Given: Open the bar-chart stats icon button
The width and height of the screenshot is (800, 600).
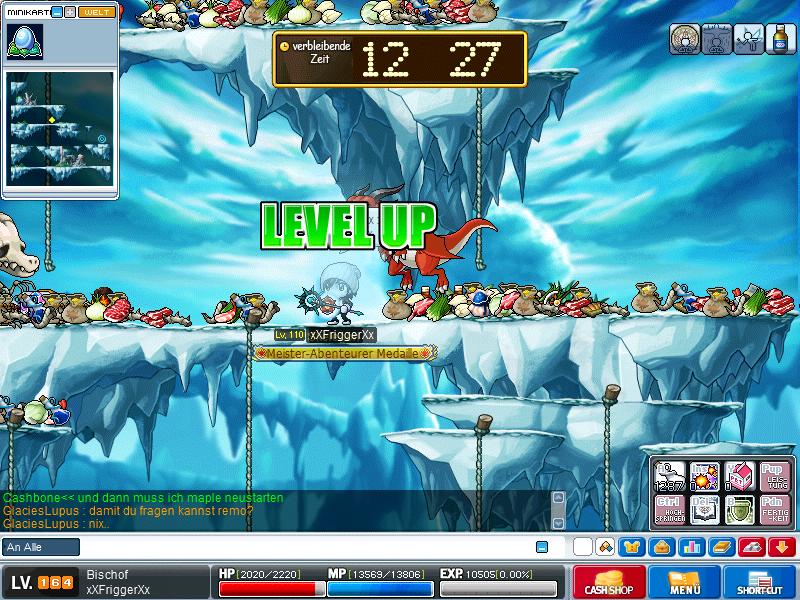Looking at the screenshot, I should [x=691, y=546].
